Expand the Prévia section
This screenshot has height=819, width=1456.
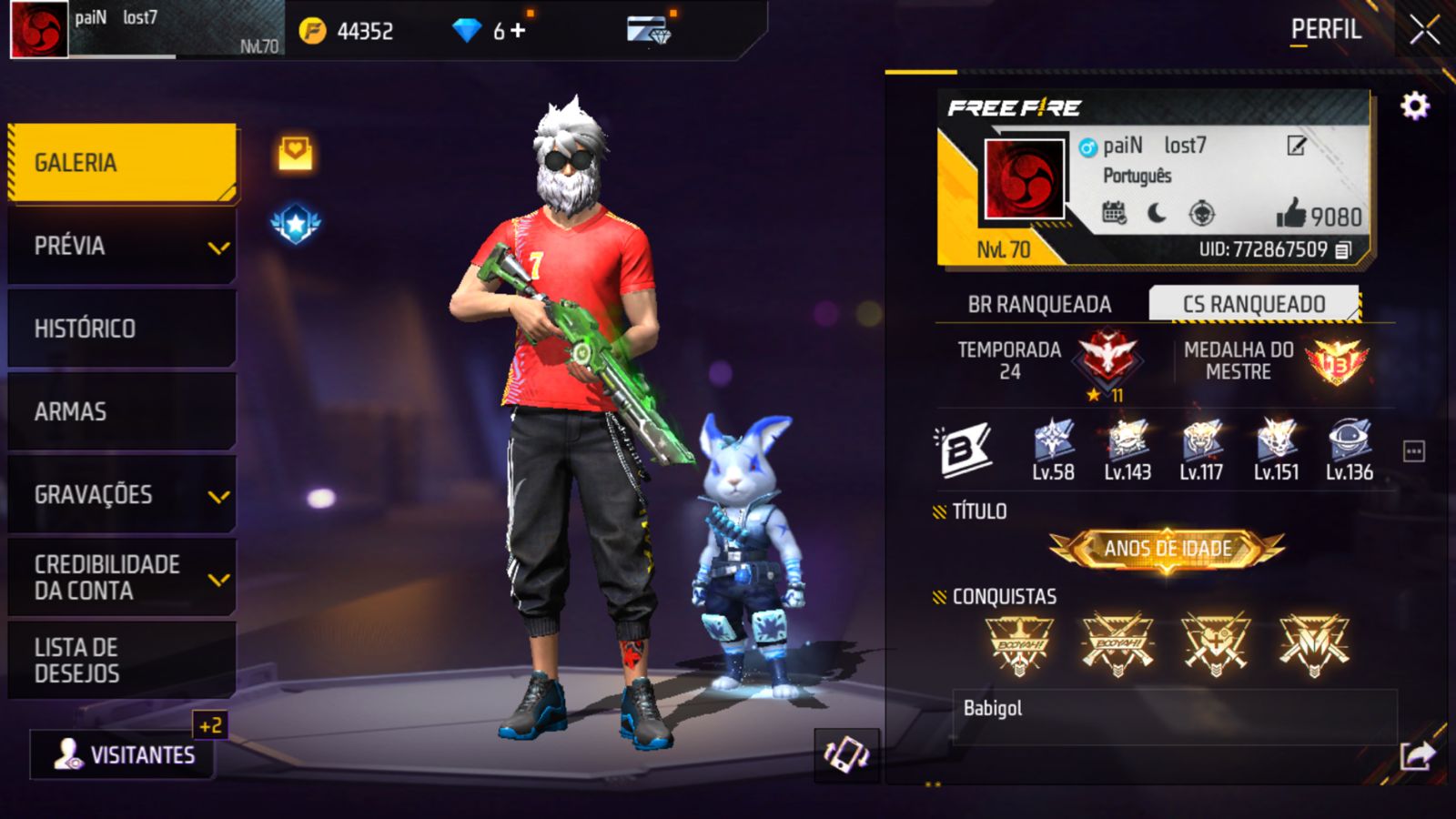(x=122, y=246)
